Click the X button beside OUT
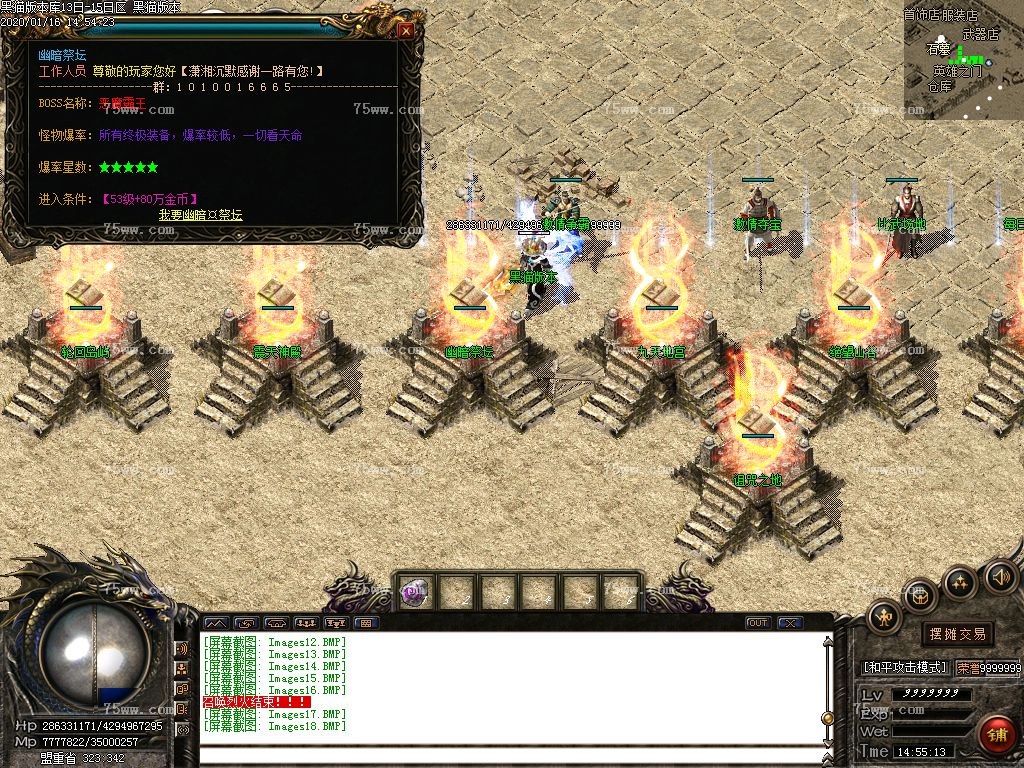The height and width of the screenshot is (768, 1024). click(790, 623)
